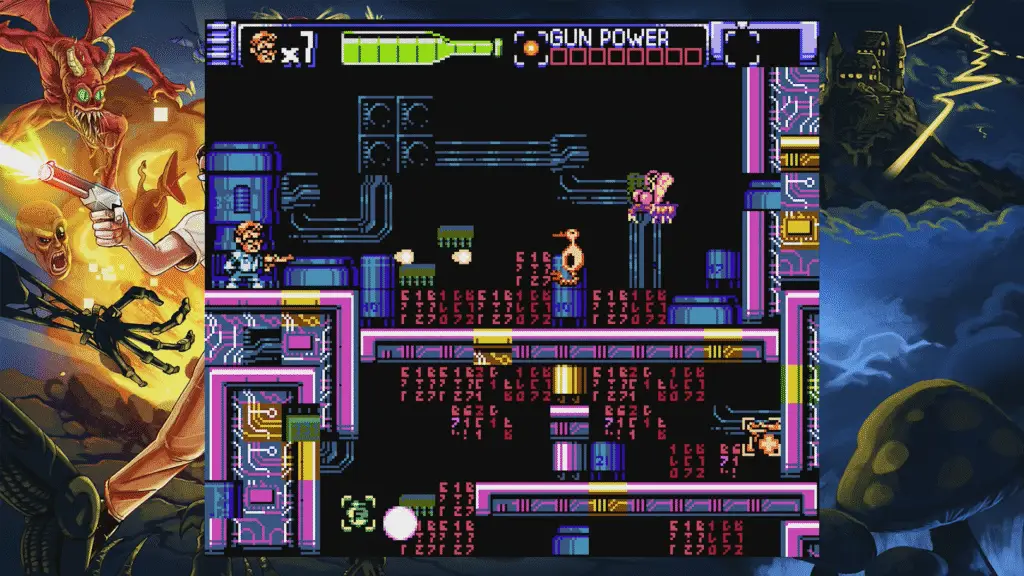1024x576 pixels.
Task: Select the empty item box in the HUD
Action: pos(739,46)
